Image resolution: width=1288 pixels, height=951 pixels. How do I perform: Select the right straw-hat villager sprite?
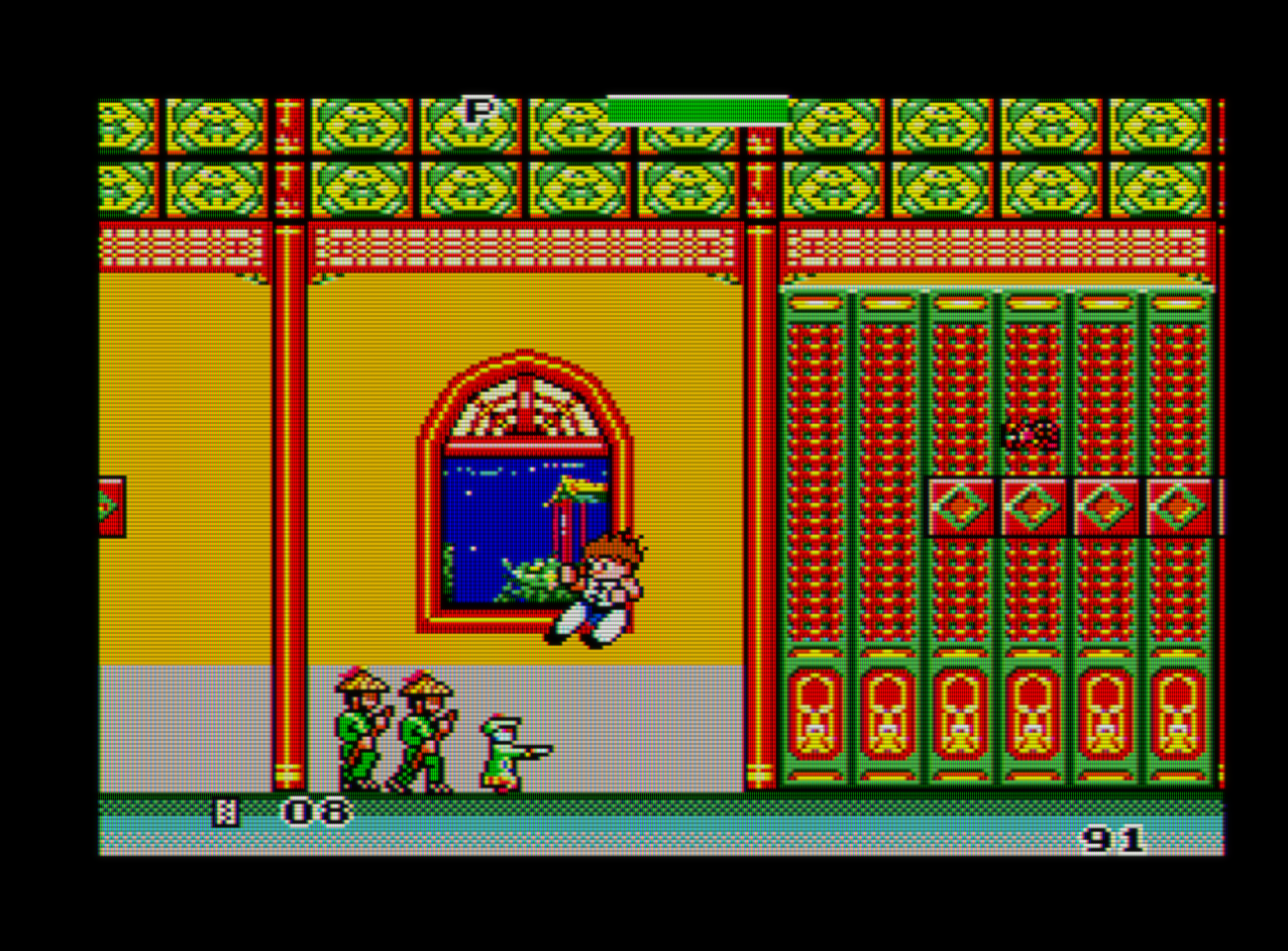[x=426, y=728]
